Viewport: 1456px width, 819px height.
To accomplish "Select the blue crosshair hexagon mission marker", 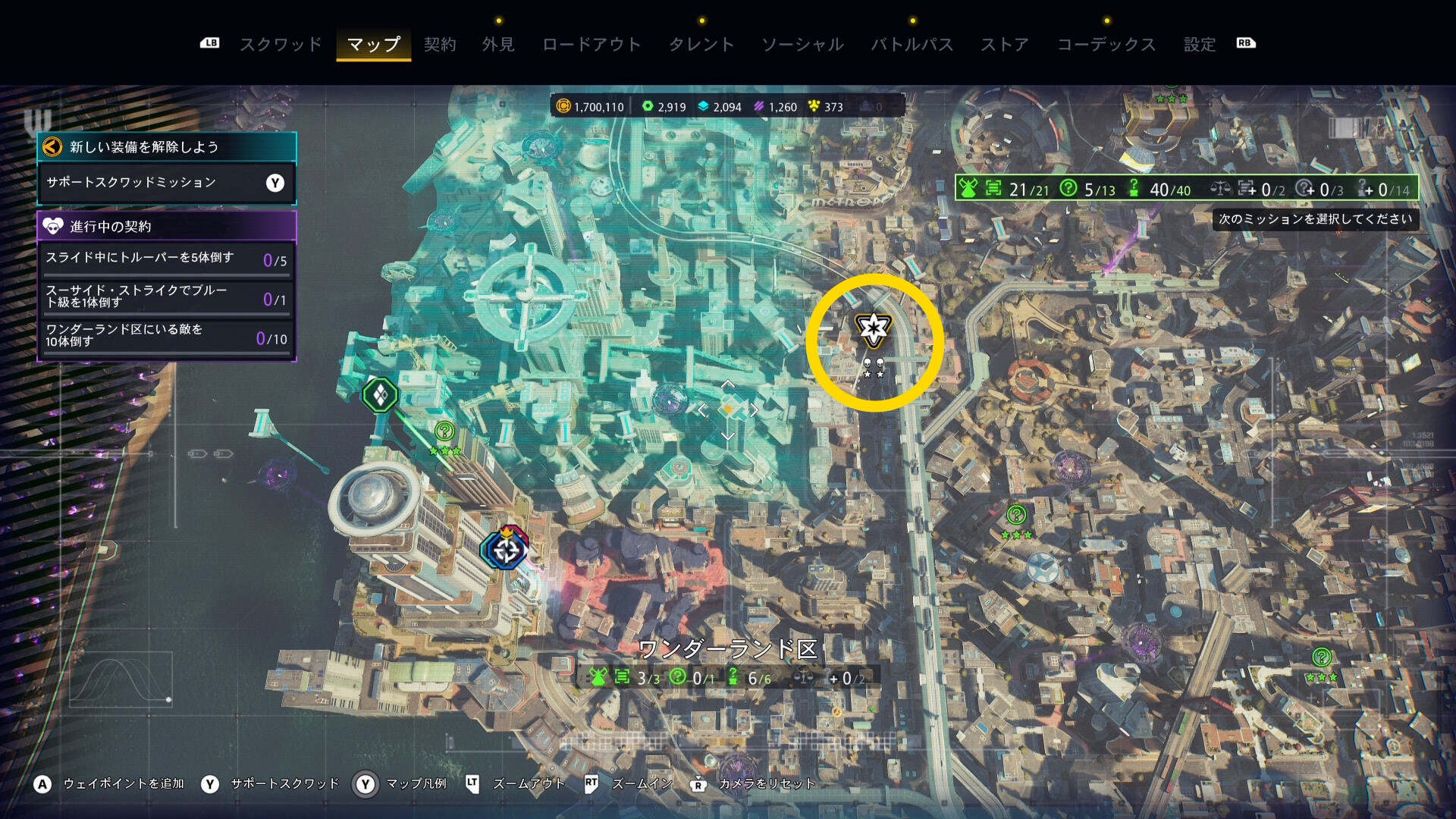I will [506, 550].
